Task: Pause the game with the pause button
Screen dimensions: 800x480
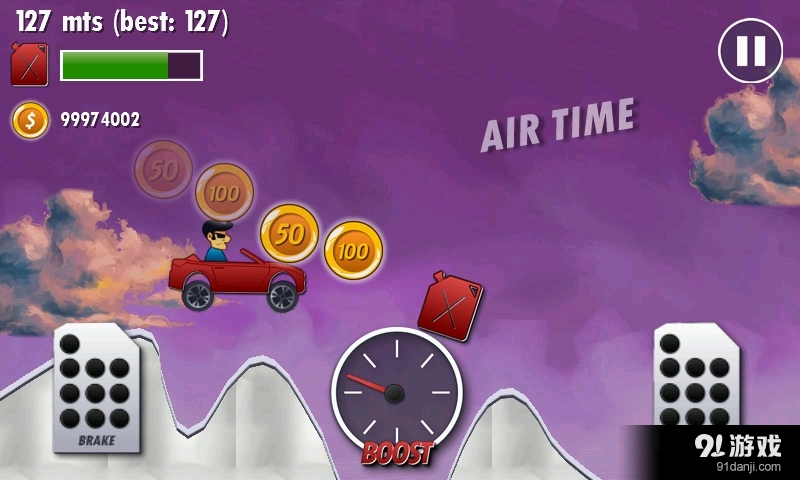Action: click(x=750, y=51)
